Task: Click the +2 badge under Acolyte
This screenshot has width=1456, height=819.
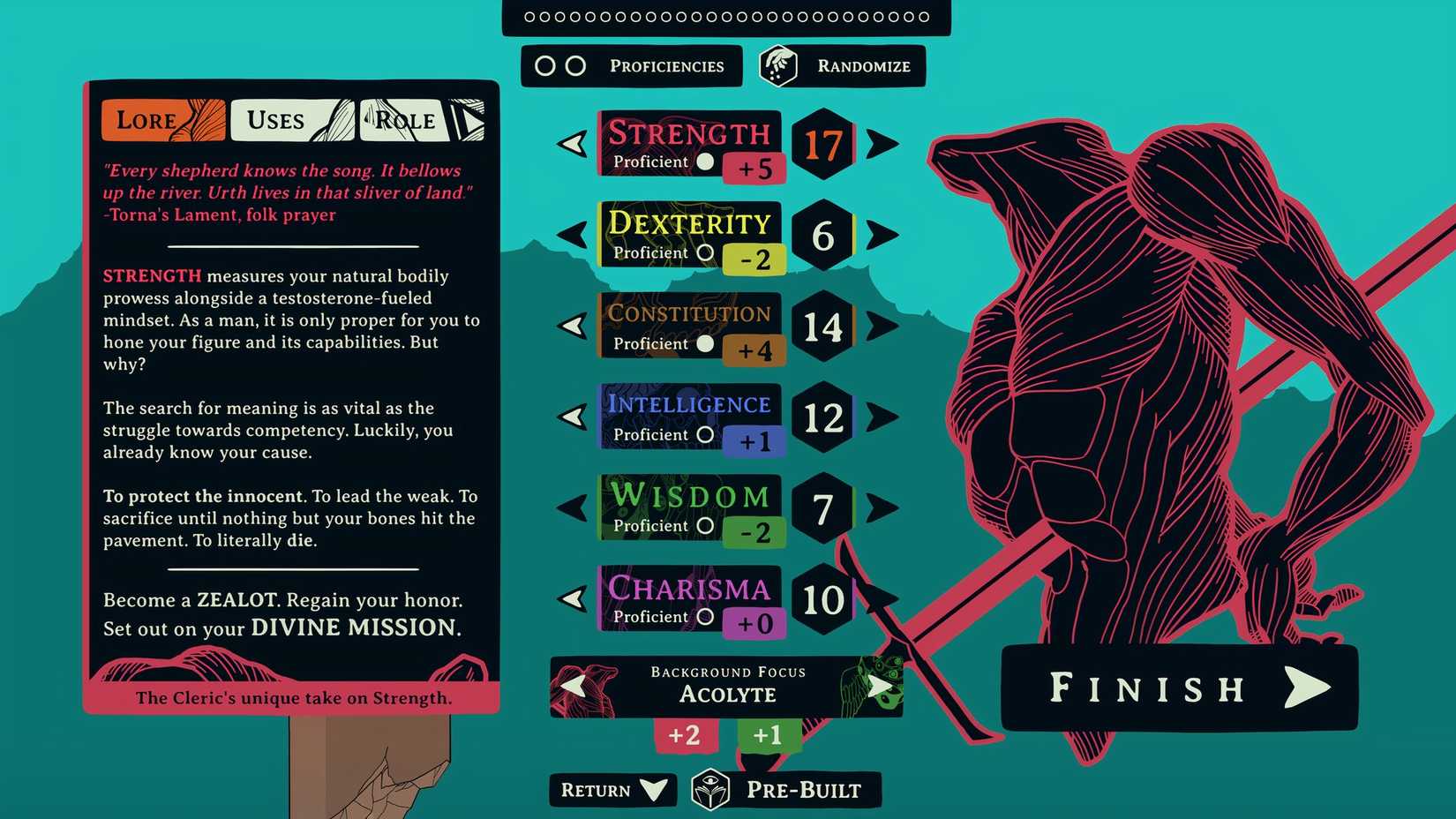Action: 687,735
